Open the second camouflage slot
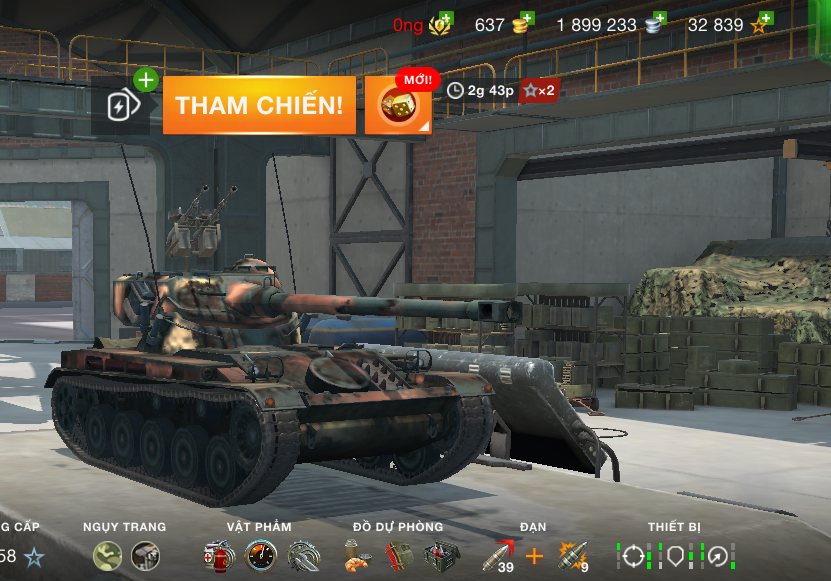Screen dimensions: 831x581 pos(145,556)
